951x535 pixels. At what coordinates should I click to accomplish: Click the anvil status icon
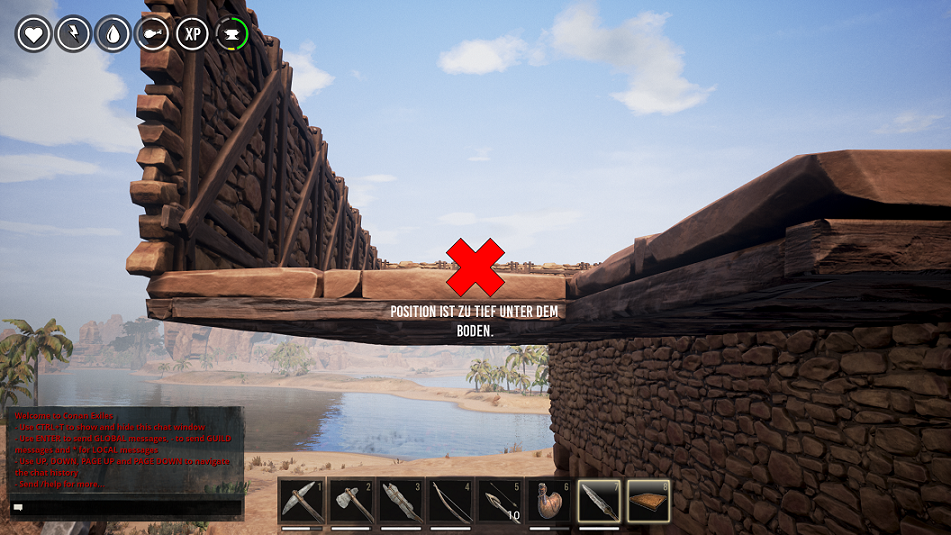point(232,34)
